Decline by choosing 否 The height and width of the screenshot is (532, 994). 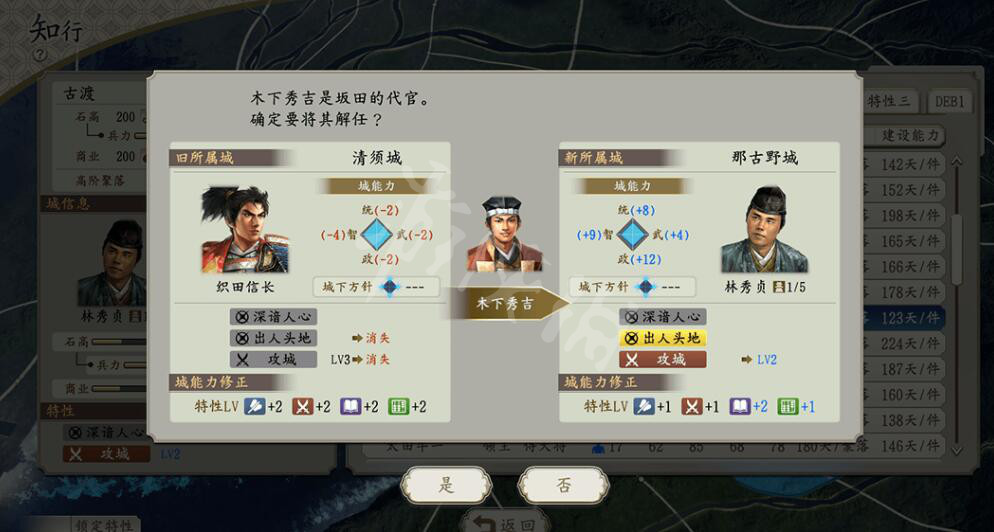[563, 486]
